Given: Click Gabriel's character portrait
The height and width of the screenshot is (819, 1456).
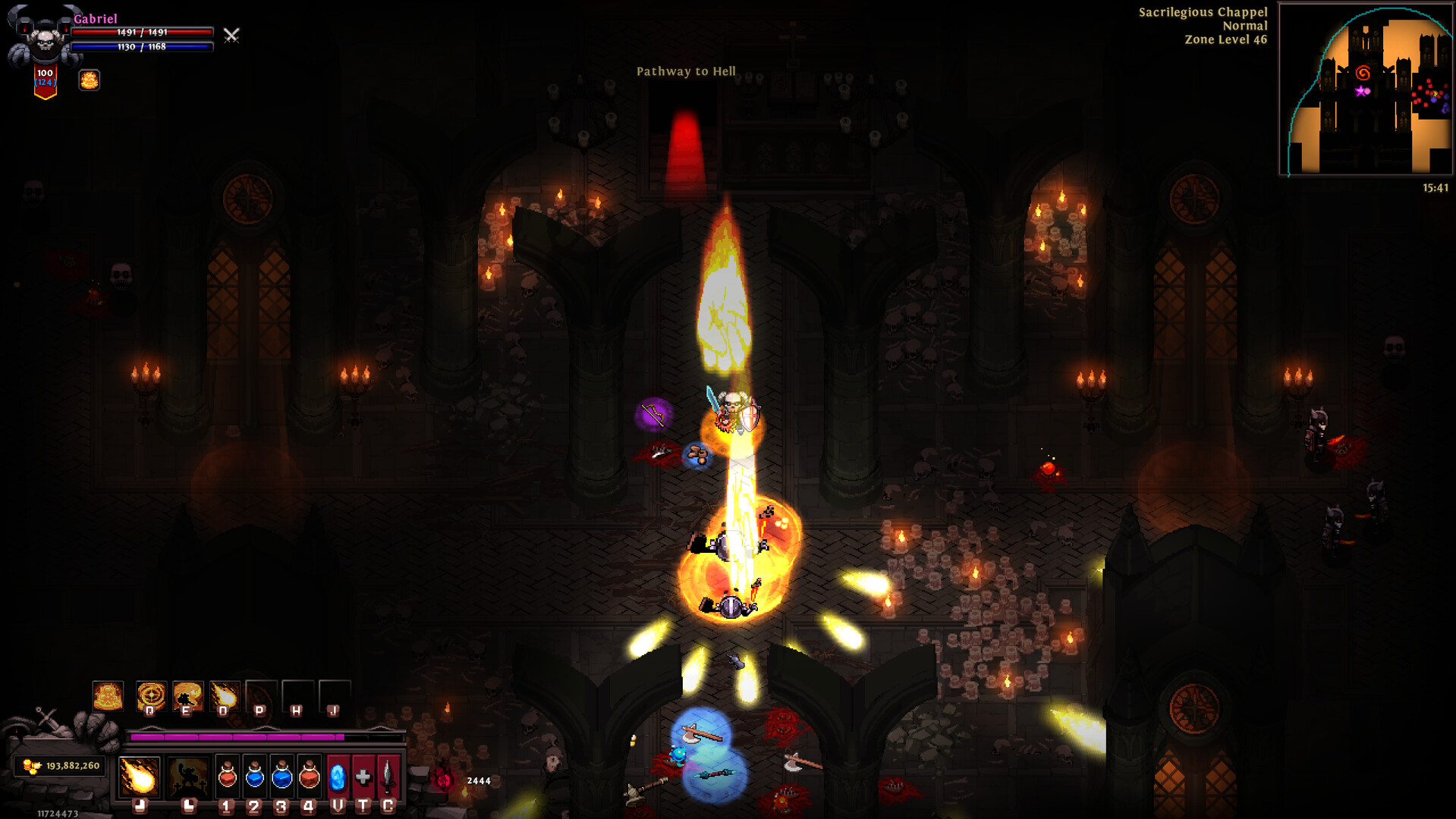Looking at the screenshot, I should 42,36.
